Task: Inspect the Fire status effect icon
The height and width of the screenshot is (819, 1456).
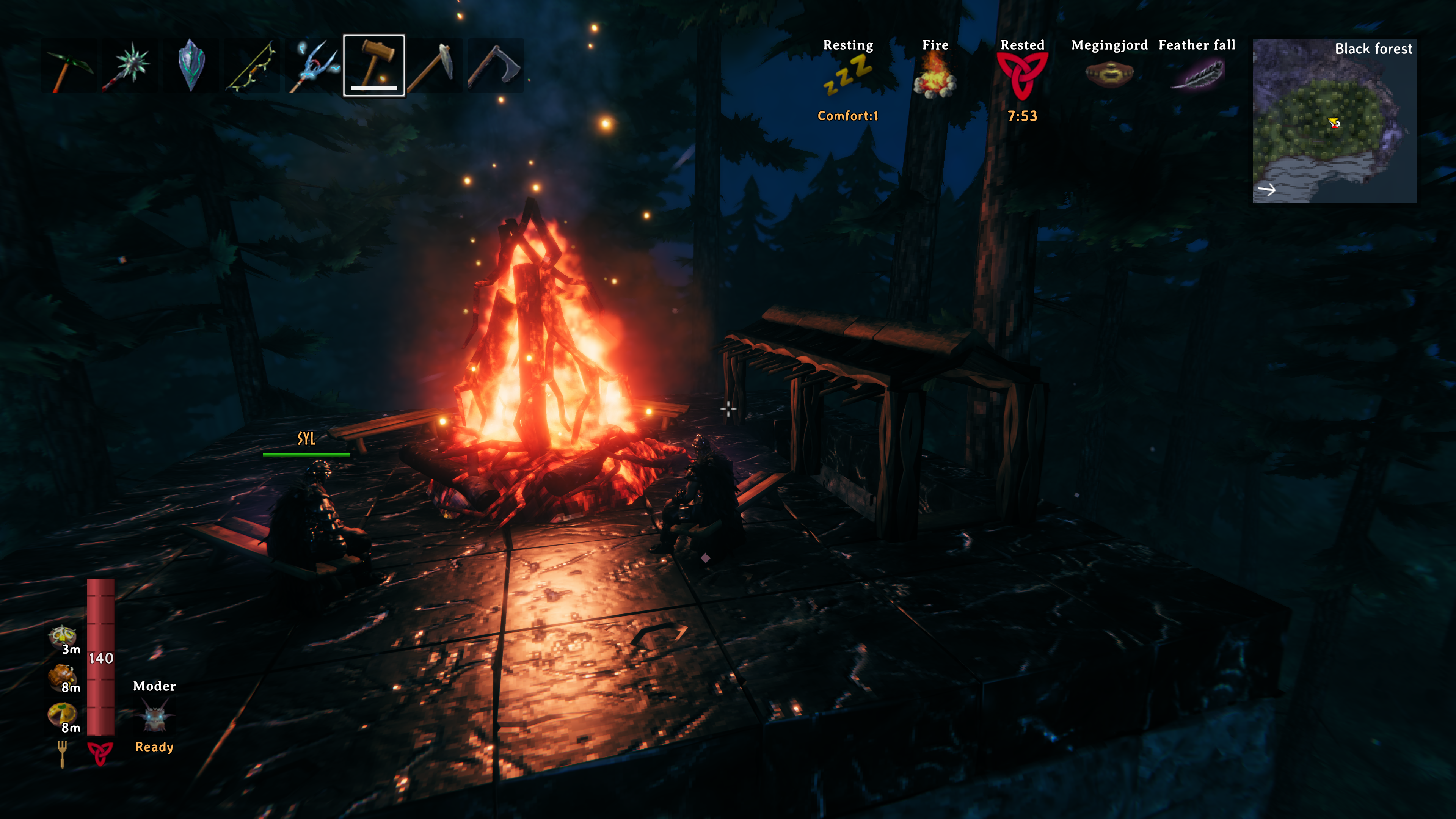Action: coord(935,76)
